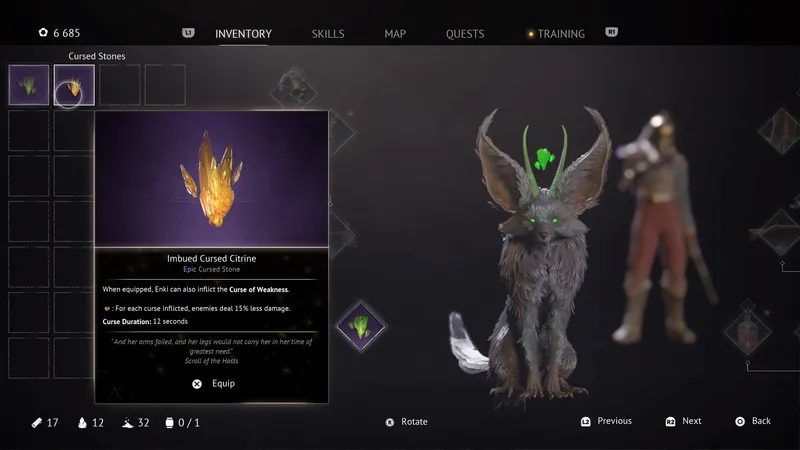Viewport: 800px width, 450px height.
Task: Switch to the Inventory tab
Action: pyautogui.click(x=243, y=34)
